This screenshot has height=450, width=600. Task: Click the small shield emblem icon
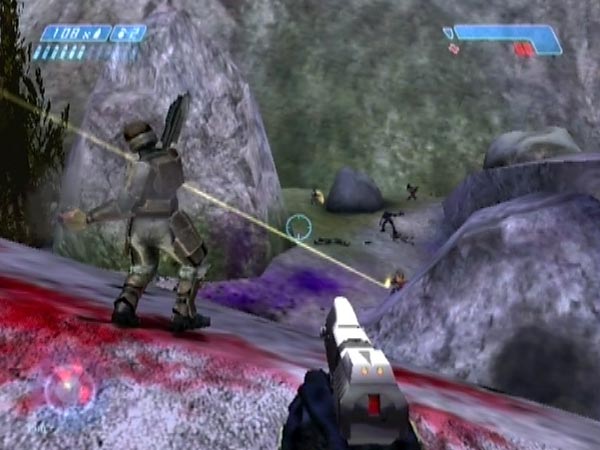tap(448, 33)
